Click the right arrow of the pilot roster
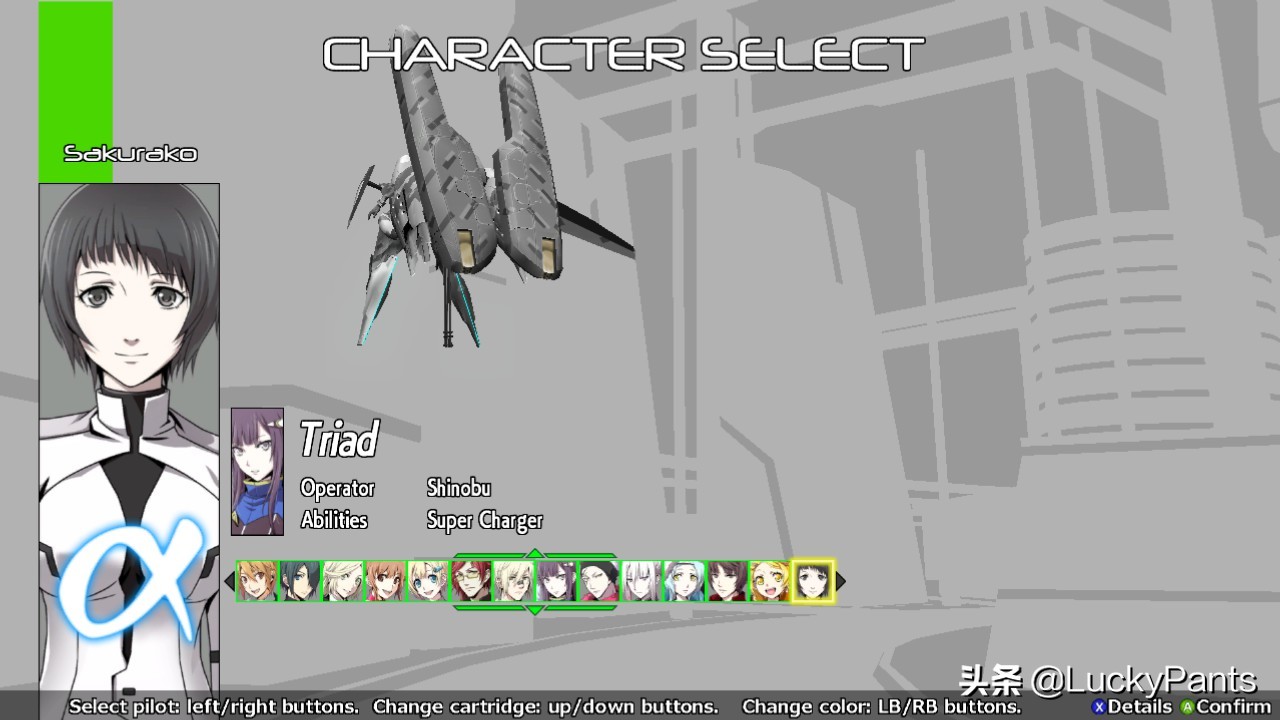Viewport: 1280px width, 720px height. (x=841, y=581)
